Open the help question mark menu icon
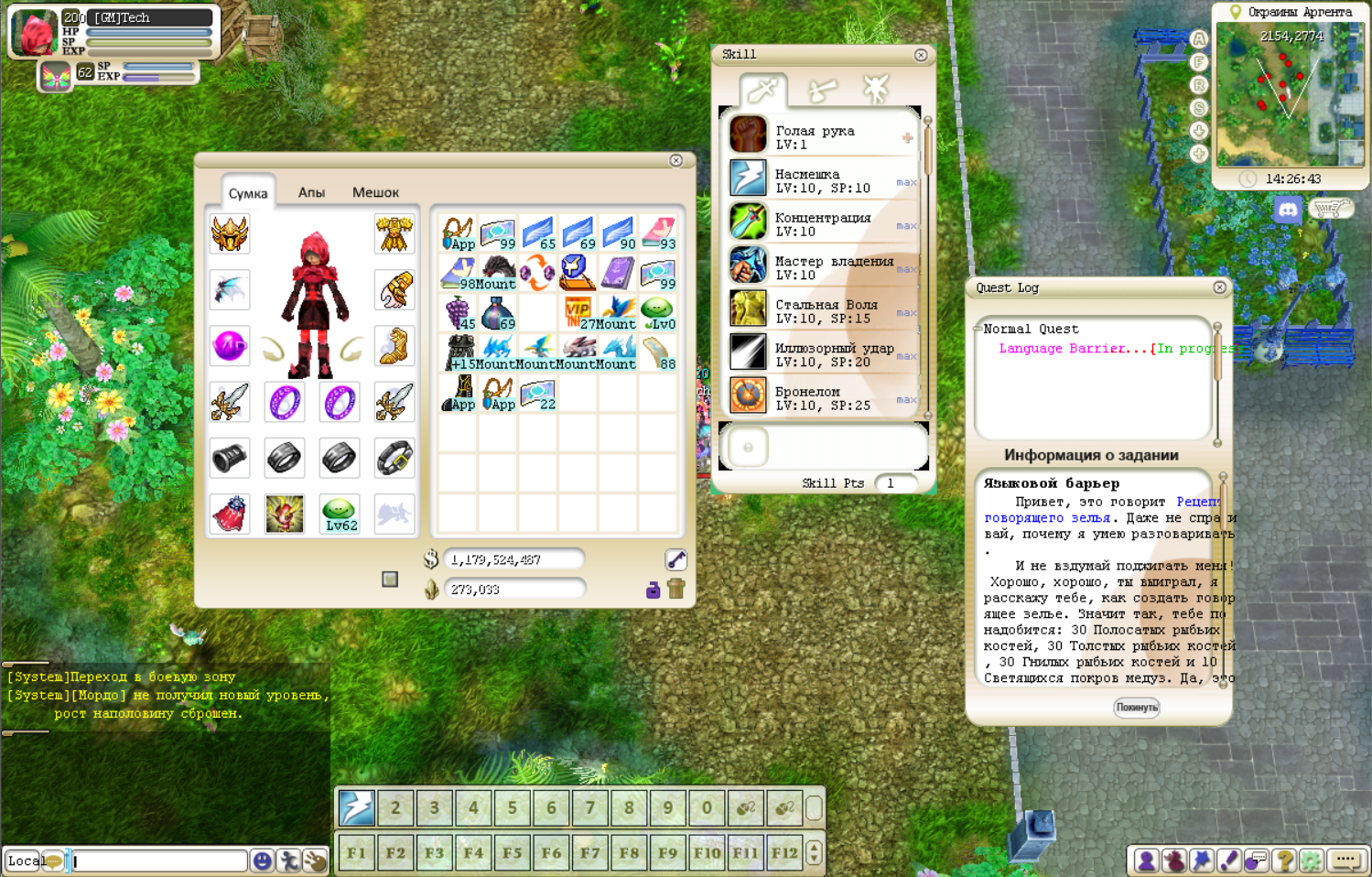Screen dimensions: 1372x877 click(x=1284, y=860)
